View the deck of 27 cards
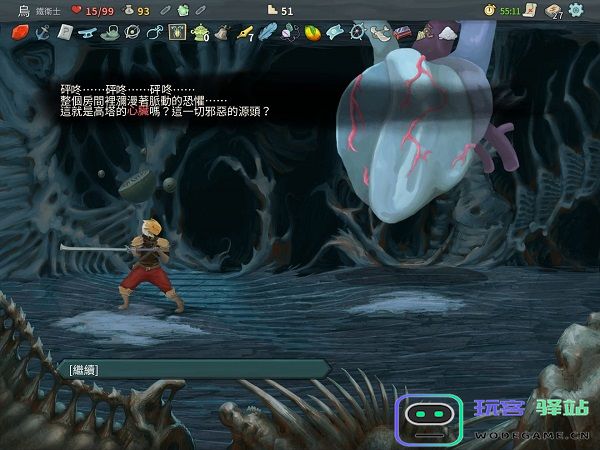Image resolution: width=600 pixels, height=450 pixels. tap(553, 10)
